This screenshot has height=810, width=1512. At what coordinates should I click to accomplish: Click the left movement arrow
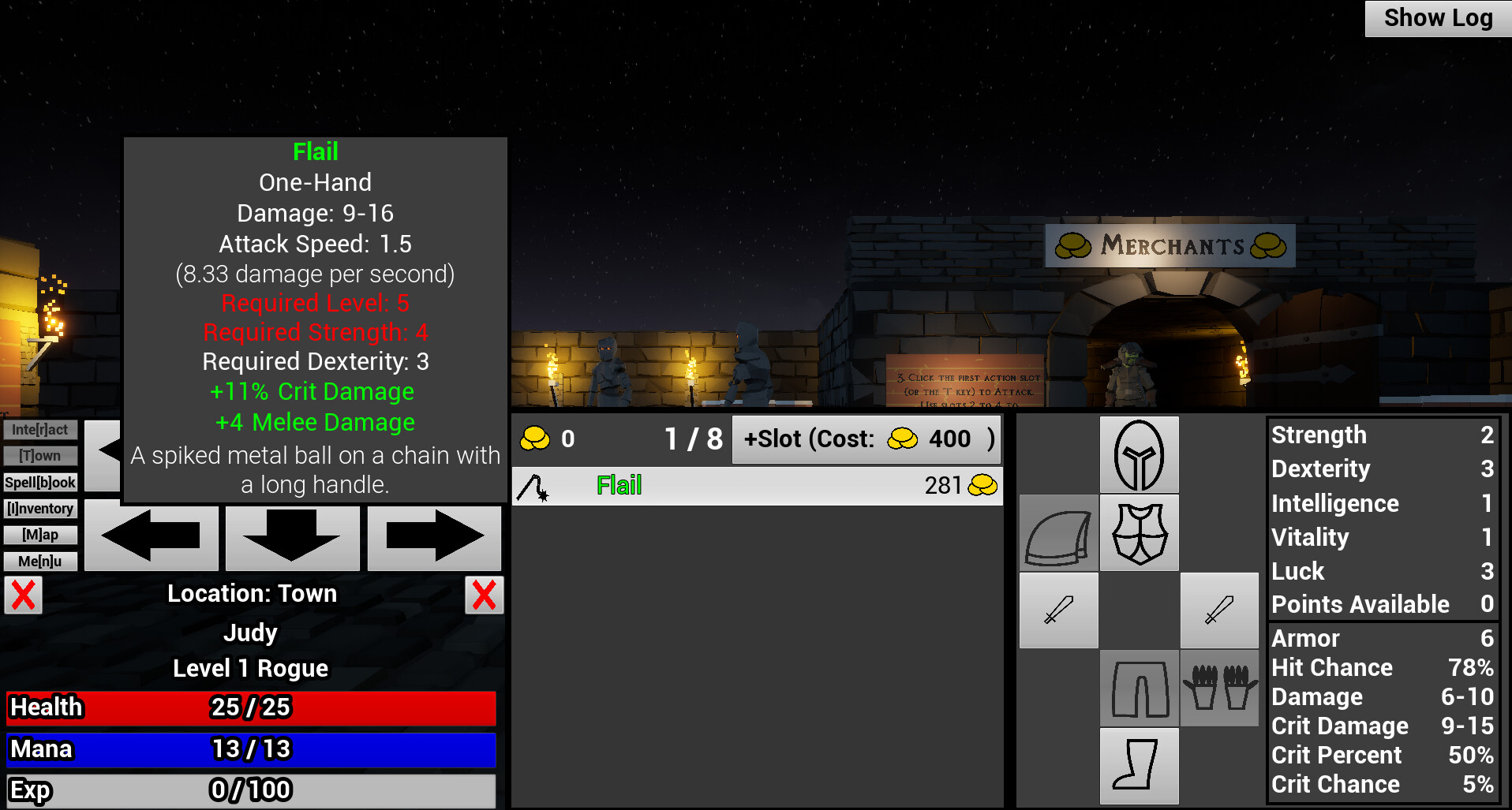click(x=152, y=537)
